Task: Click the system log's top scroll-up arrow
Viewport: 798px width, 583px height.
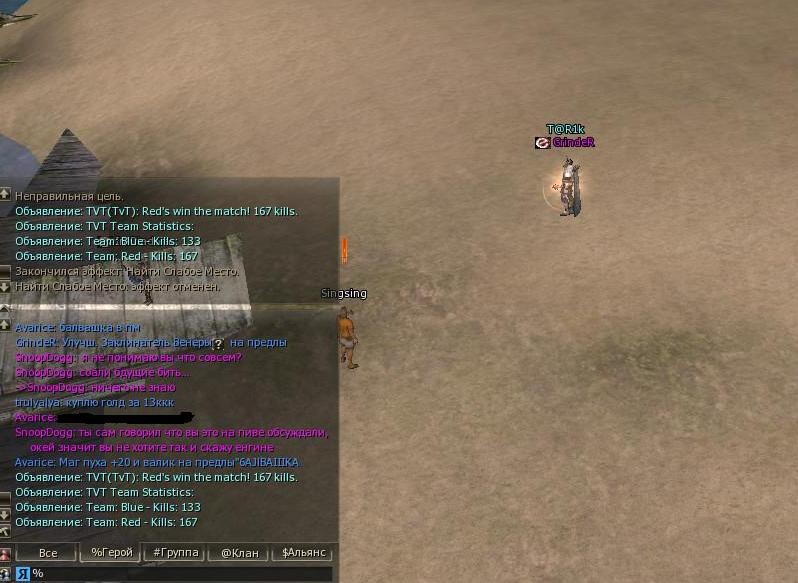Action: [x=5, y=194]
